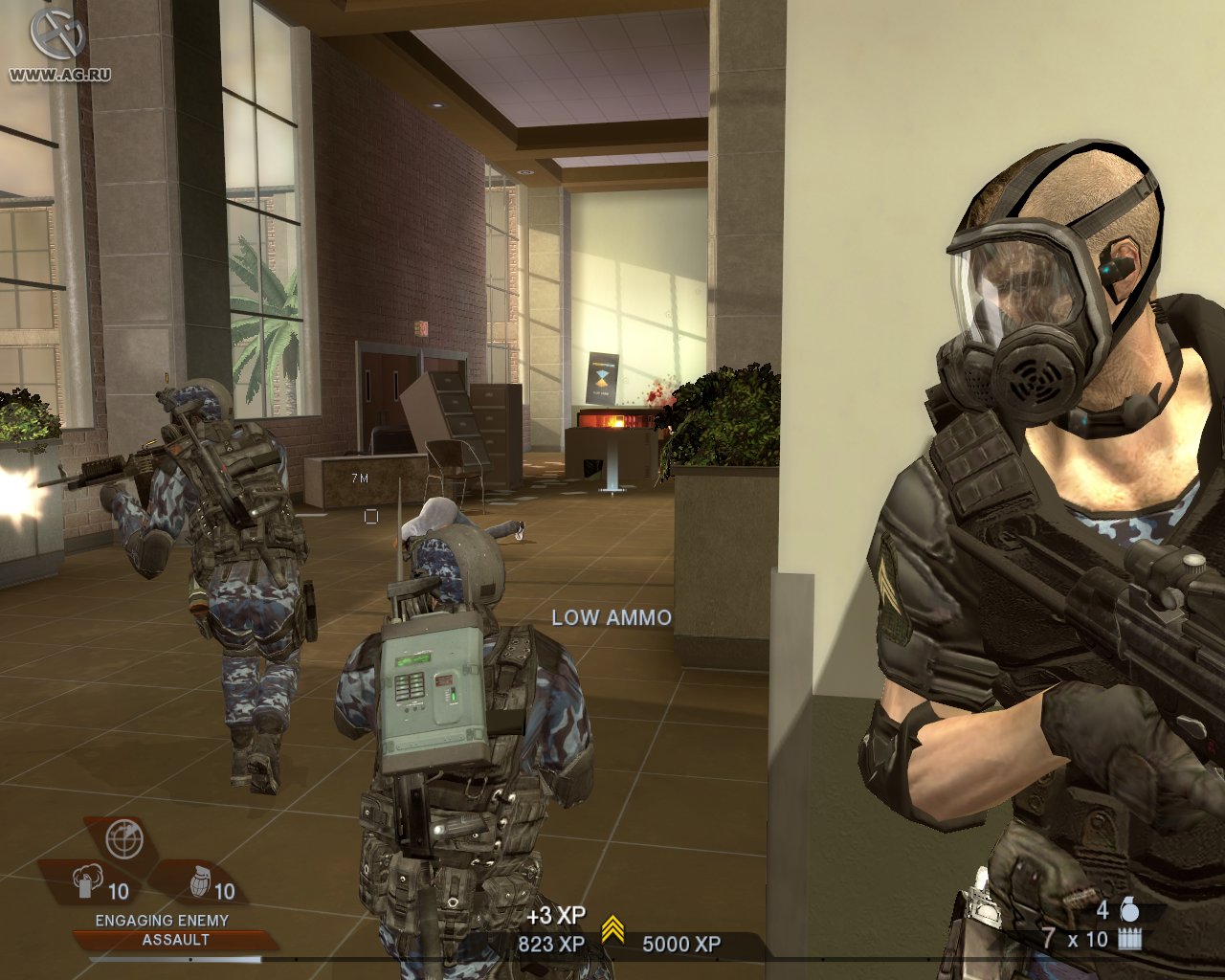
Task: Expand the ASSAULT order banner
Action: (x=175, y=940)
